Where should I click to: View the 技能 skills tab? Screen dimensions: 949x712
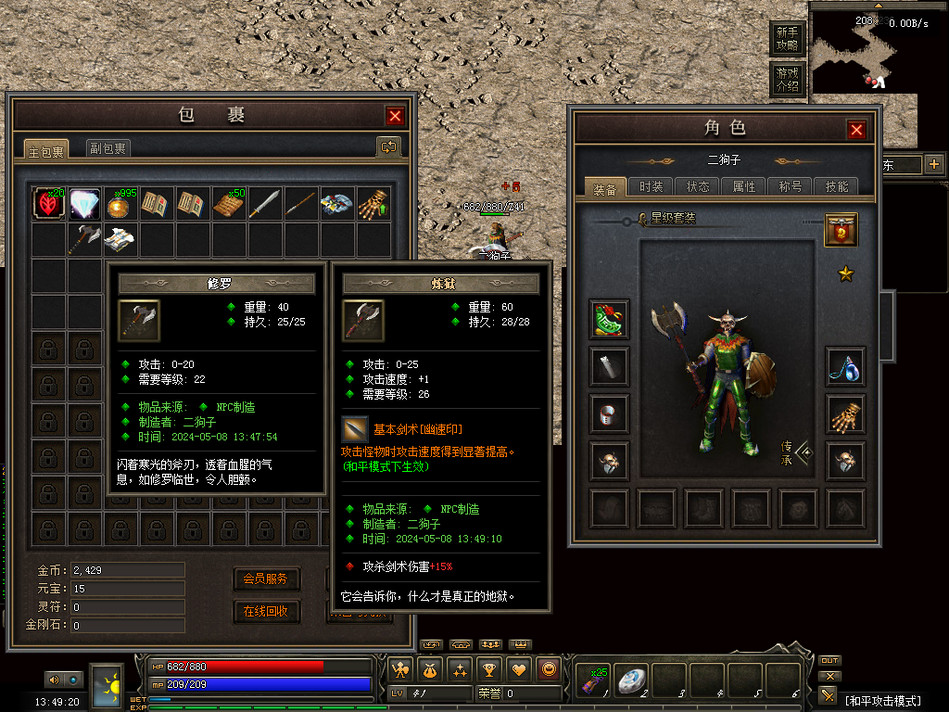click(x=836, y=187)
